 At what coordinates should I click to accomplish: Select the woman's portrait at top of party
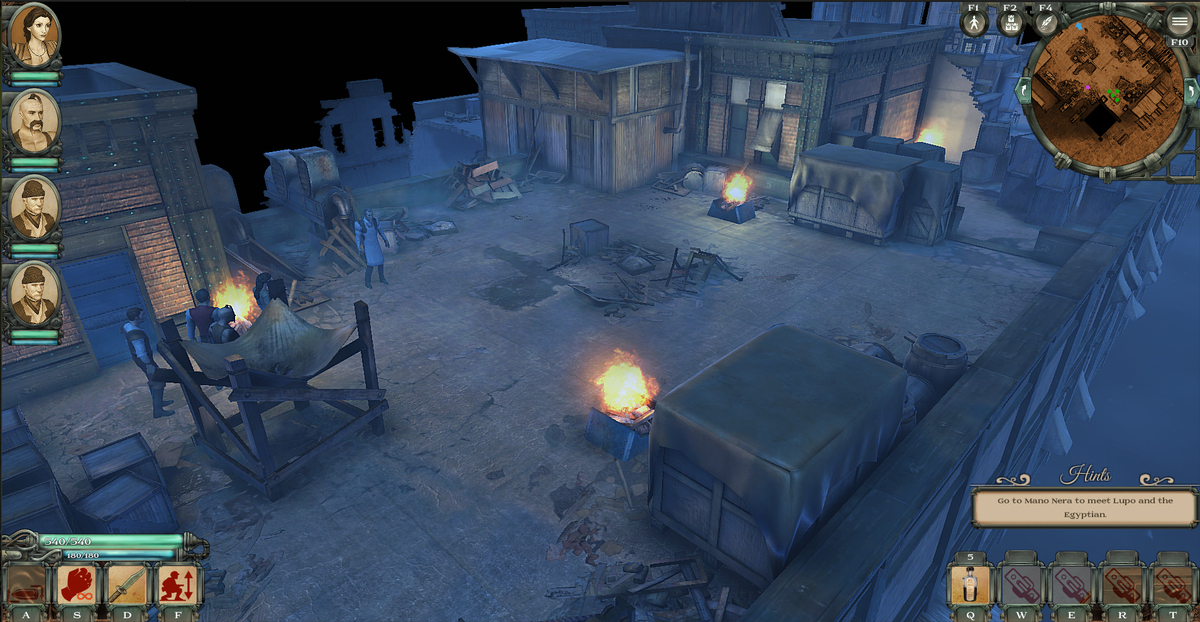click(34, 36)
